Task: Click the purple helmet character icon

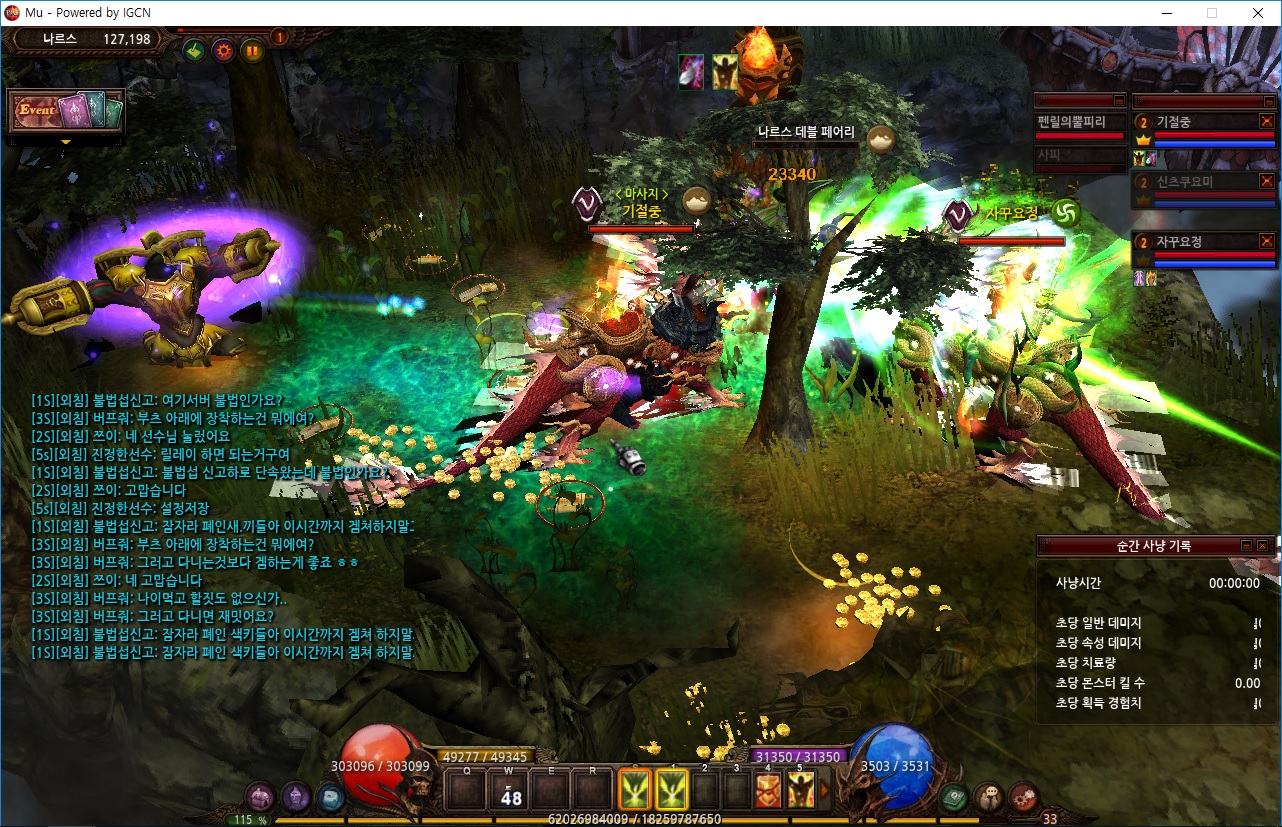Action: [295, 797]
